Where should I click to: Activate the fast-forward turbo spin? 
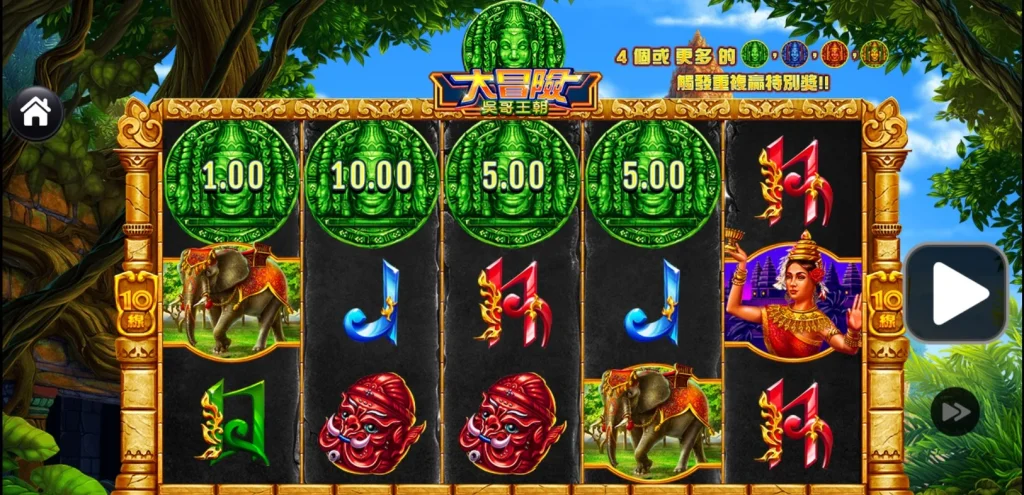(955, 411)
